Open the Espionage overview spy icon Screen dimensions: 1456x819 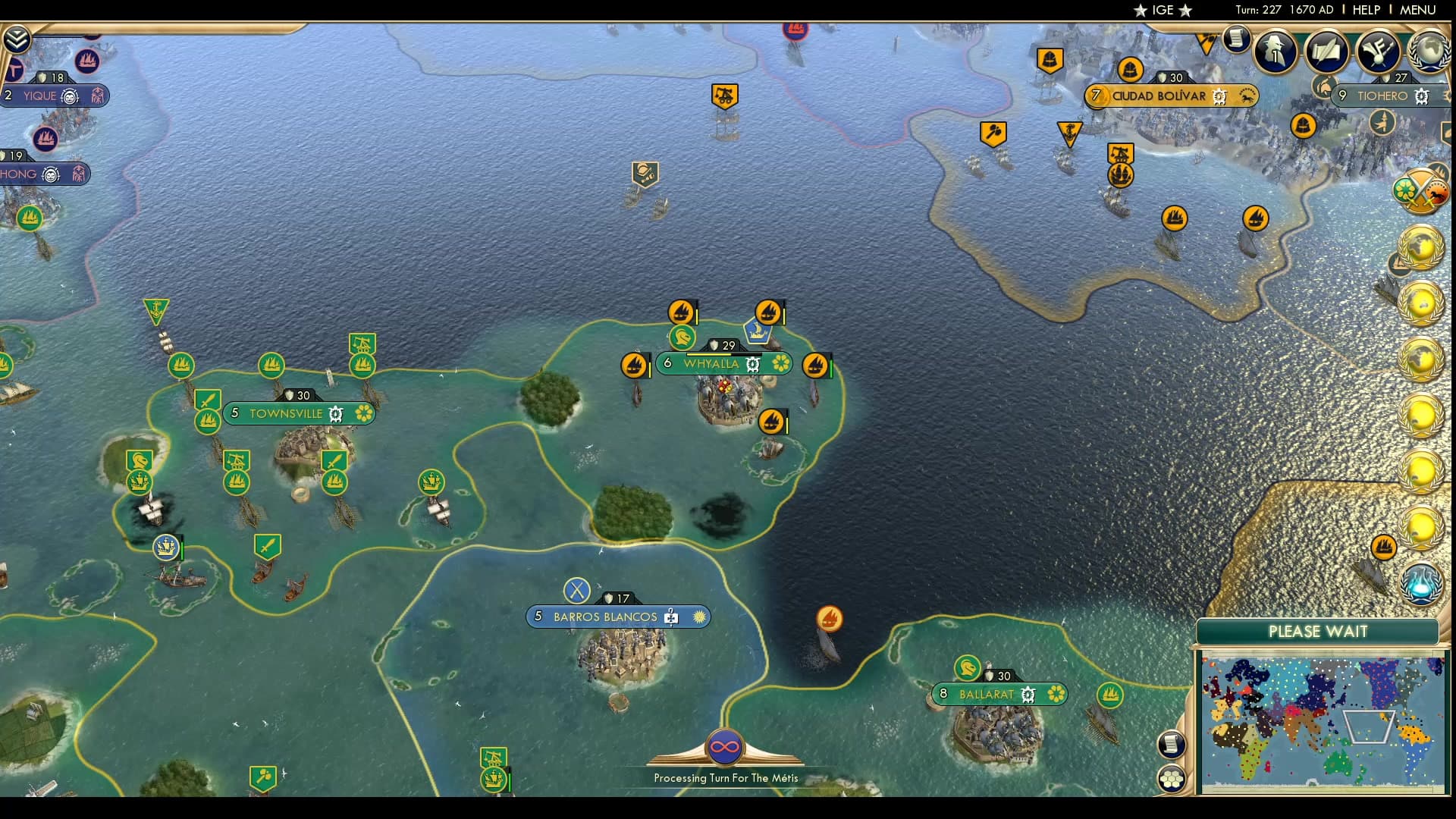(x=1275, y=51)
